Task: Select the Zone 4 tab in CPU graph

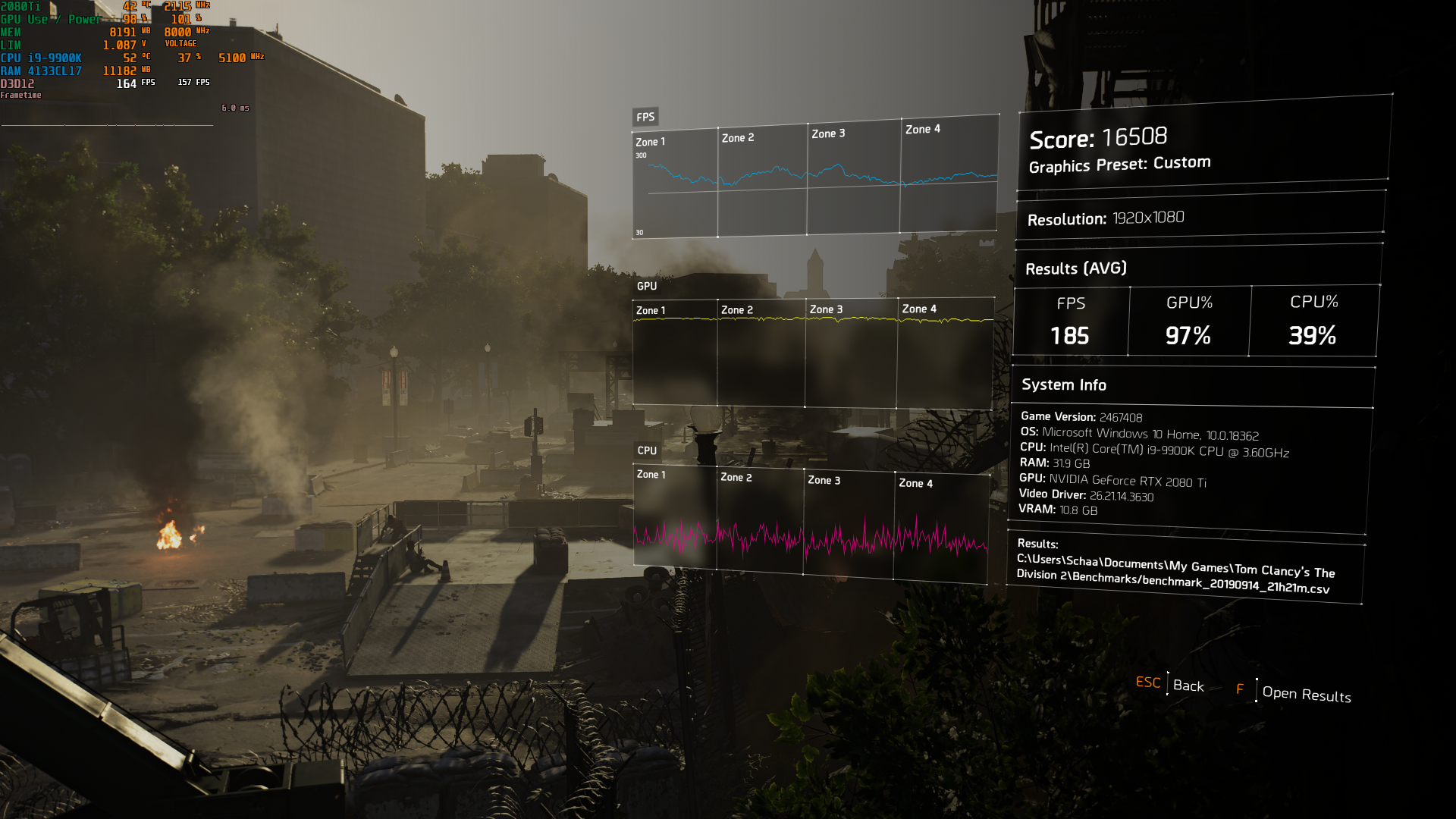Action: (x=915, y=482)
